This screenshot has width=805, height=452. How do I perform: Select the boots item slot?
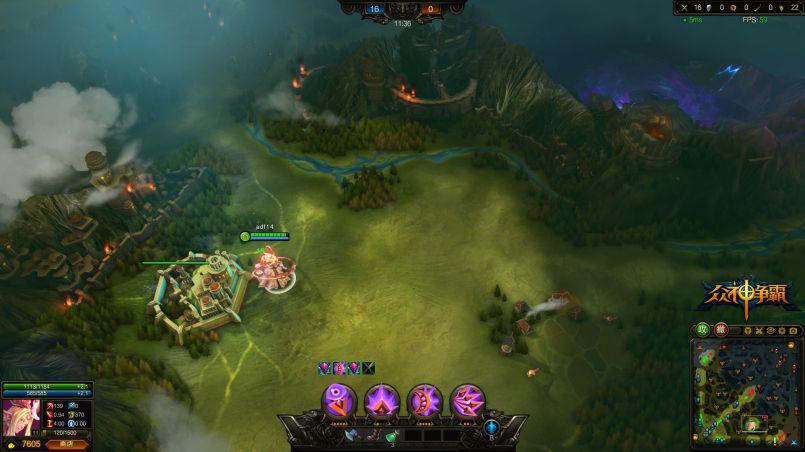371,435
